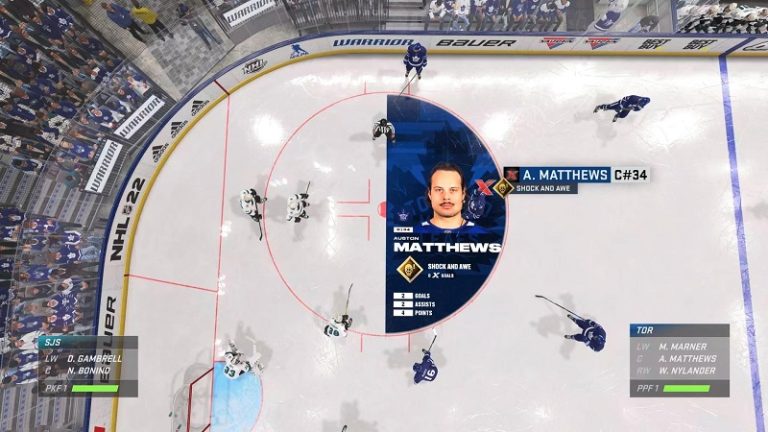Image resolution: width=768 pixels, height=432 pixels.
Task: Choose W. Nylander in the TOR line panel
Action: click(x=687, y=372)
